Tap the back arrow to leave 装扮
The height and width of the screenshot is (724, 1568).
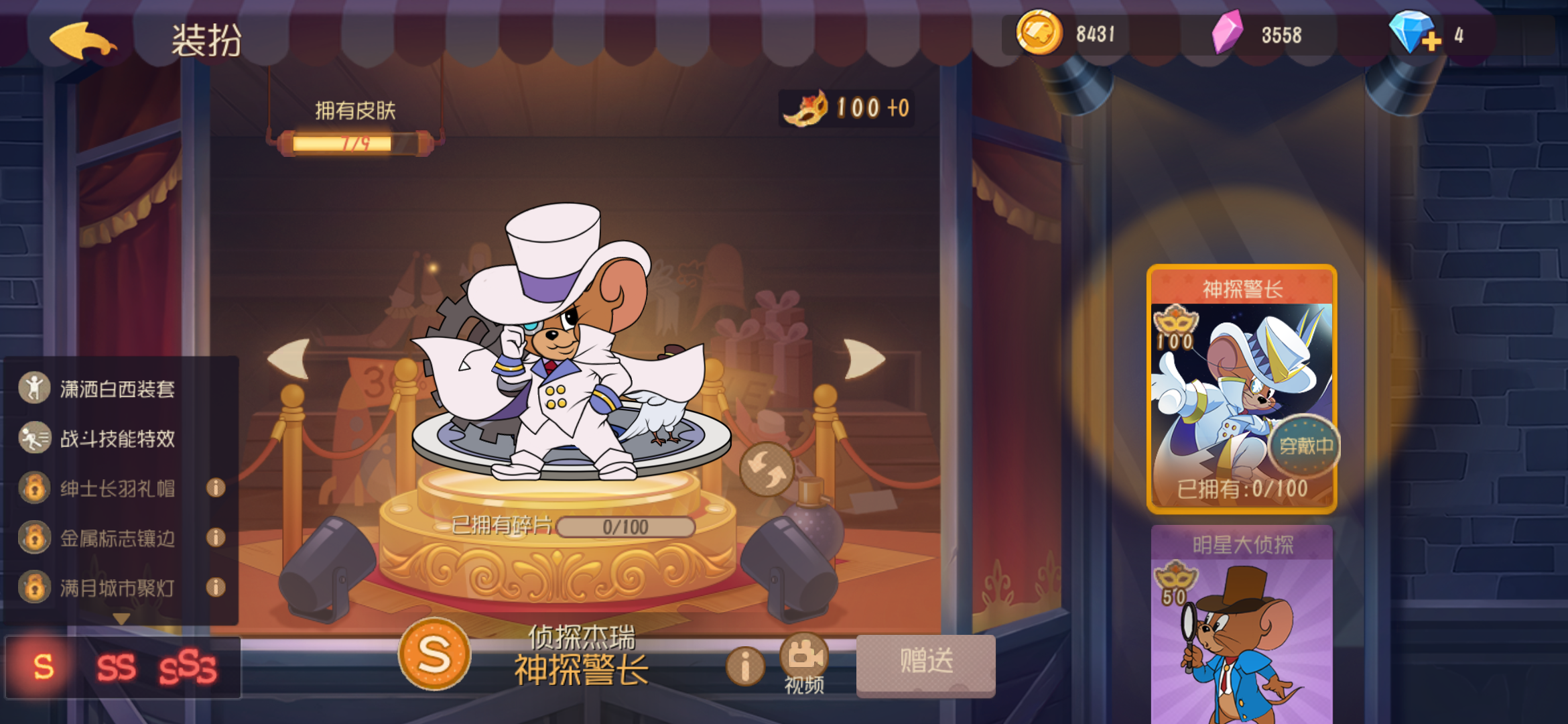(82, 40)
